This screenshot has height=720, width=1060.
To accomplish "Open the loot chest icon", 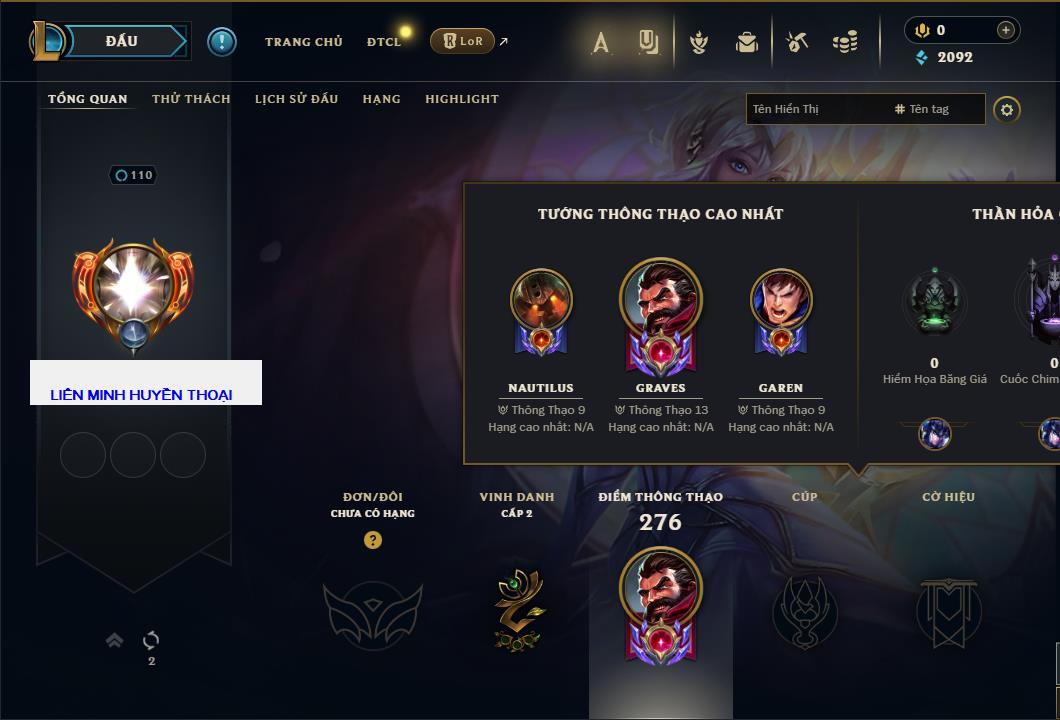I will click(x=747, y=42).
